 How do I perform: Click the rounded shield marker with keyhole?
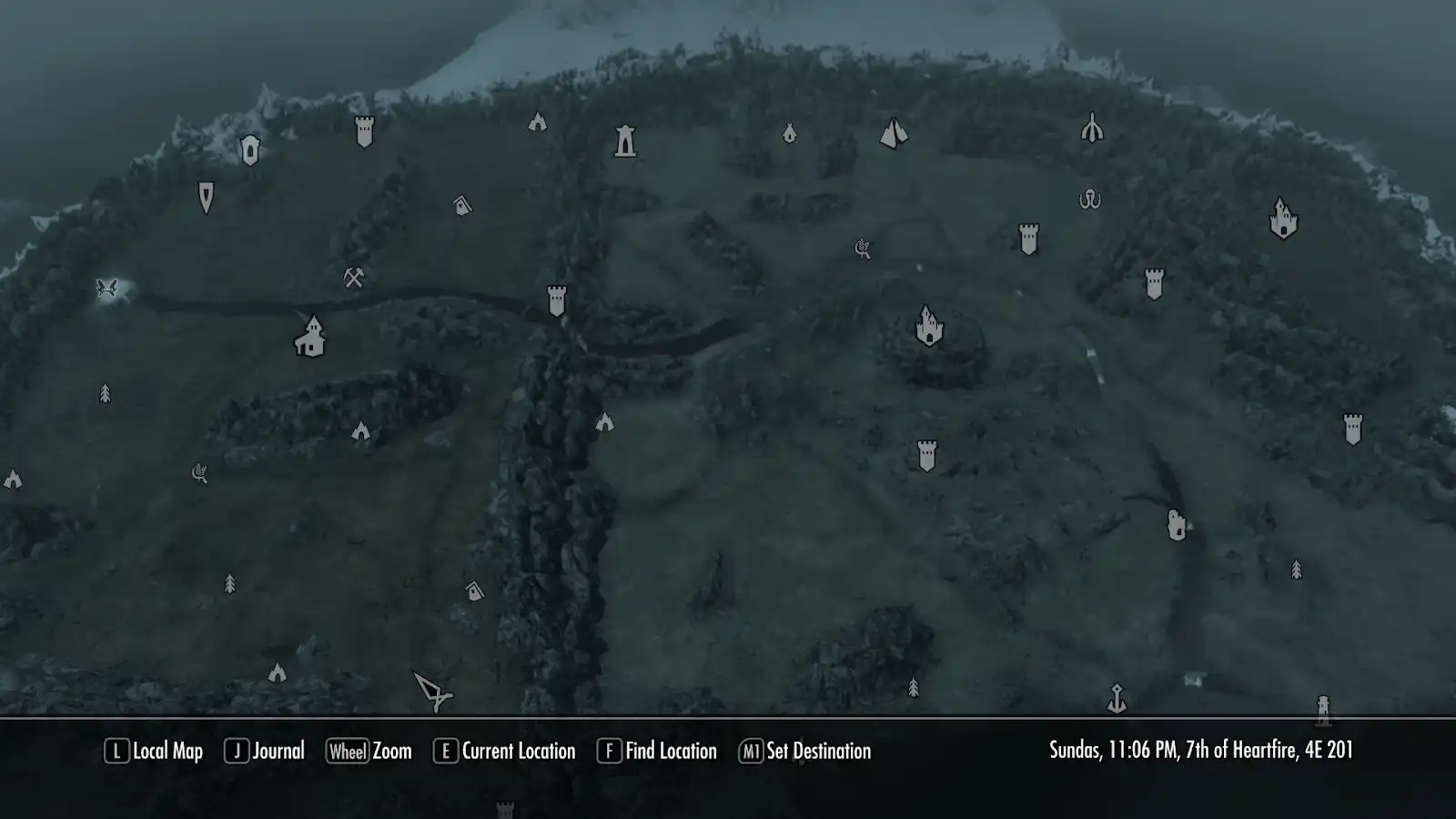point(250,150)
